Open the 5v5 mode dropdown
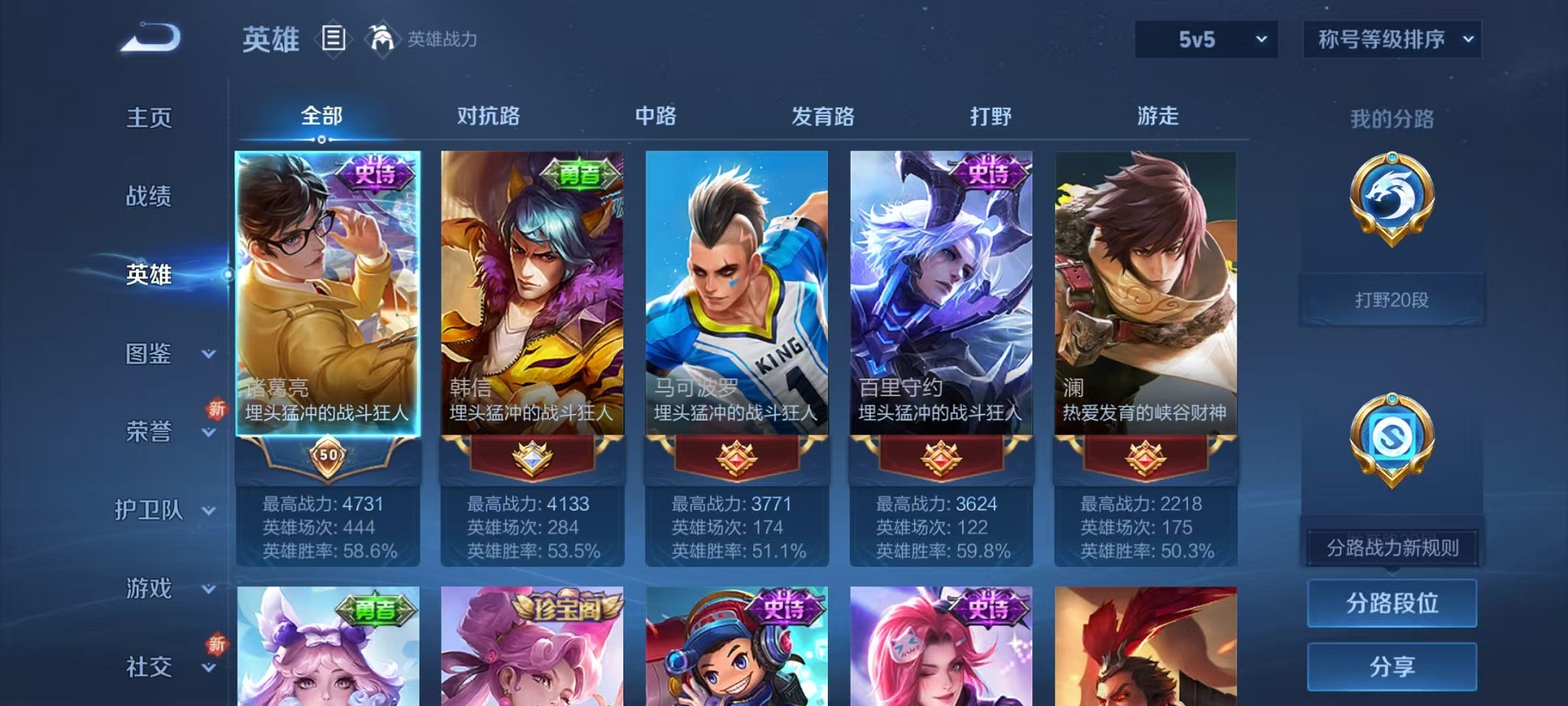1568x706 pixels. pos(1206,38)
